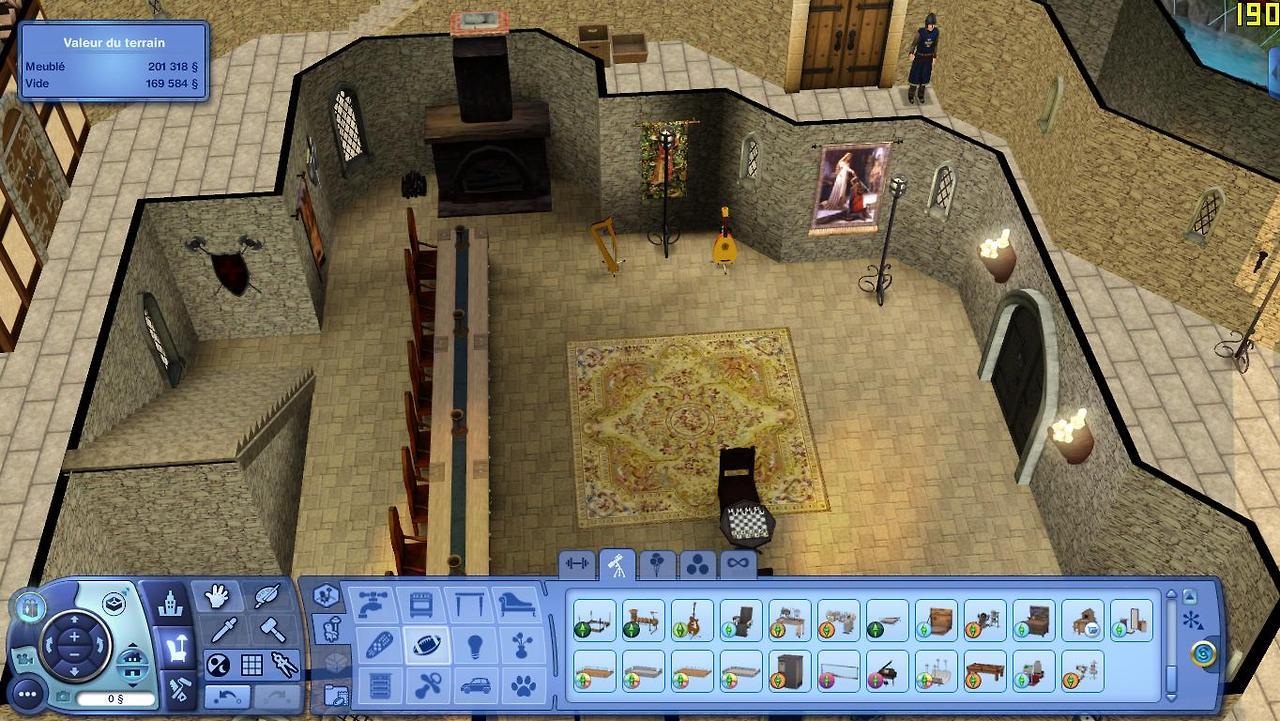Open the plumbing faucet category
Screen dimensions: 1280x721
point(371,605)
